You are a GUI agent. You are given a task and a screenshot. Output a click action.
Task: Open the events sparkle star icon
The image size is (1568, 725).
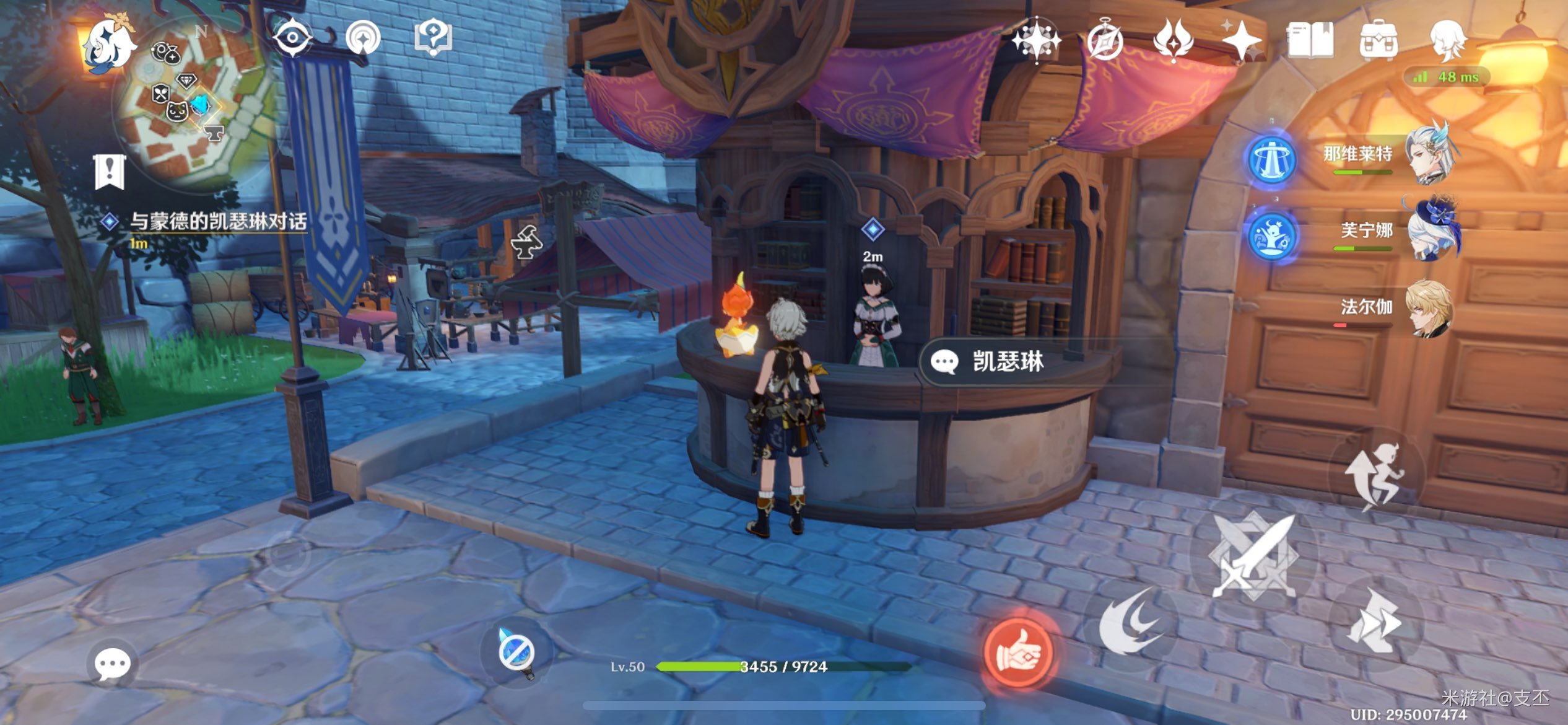[1241, 41]
